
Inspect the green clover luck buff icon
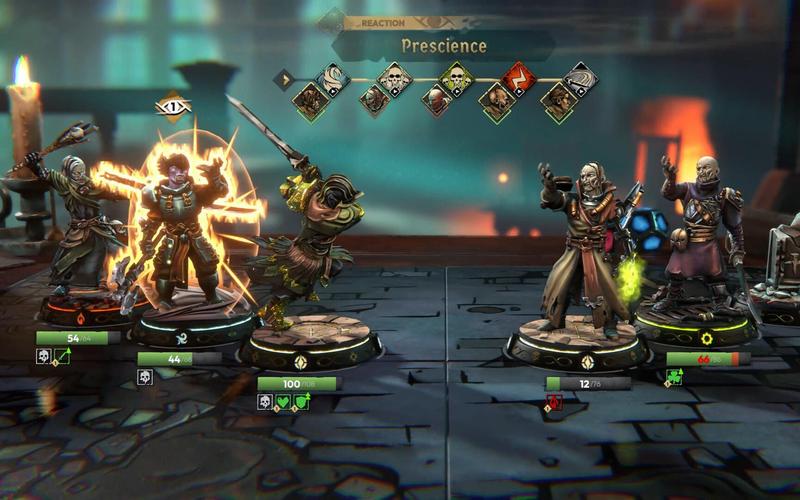click(x=674, y=377)
